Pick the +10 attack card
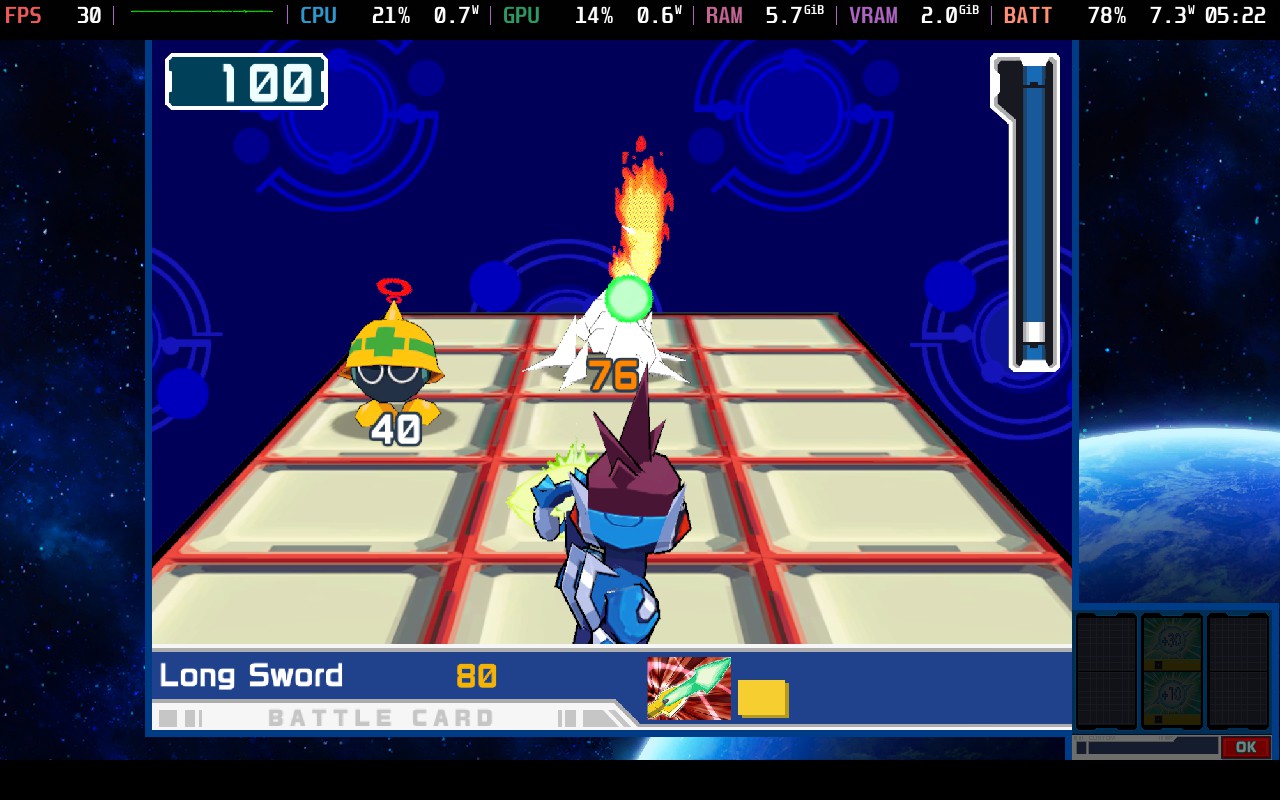The width and height of the screenshot is (1280, 800). (1171, 696)
